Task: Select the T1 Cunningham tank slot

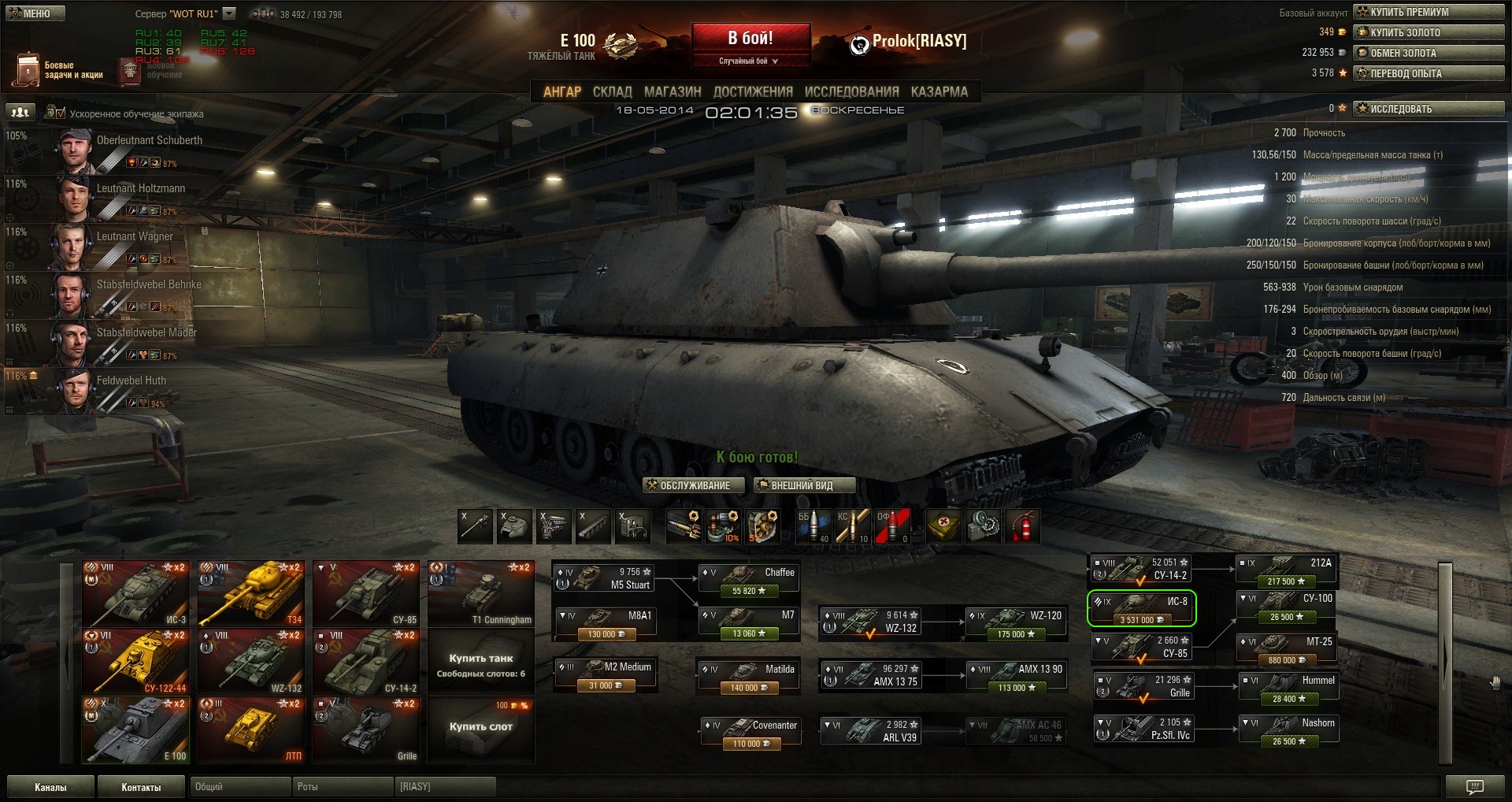Action: (x=480, y=593)
